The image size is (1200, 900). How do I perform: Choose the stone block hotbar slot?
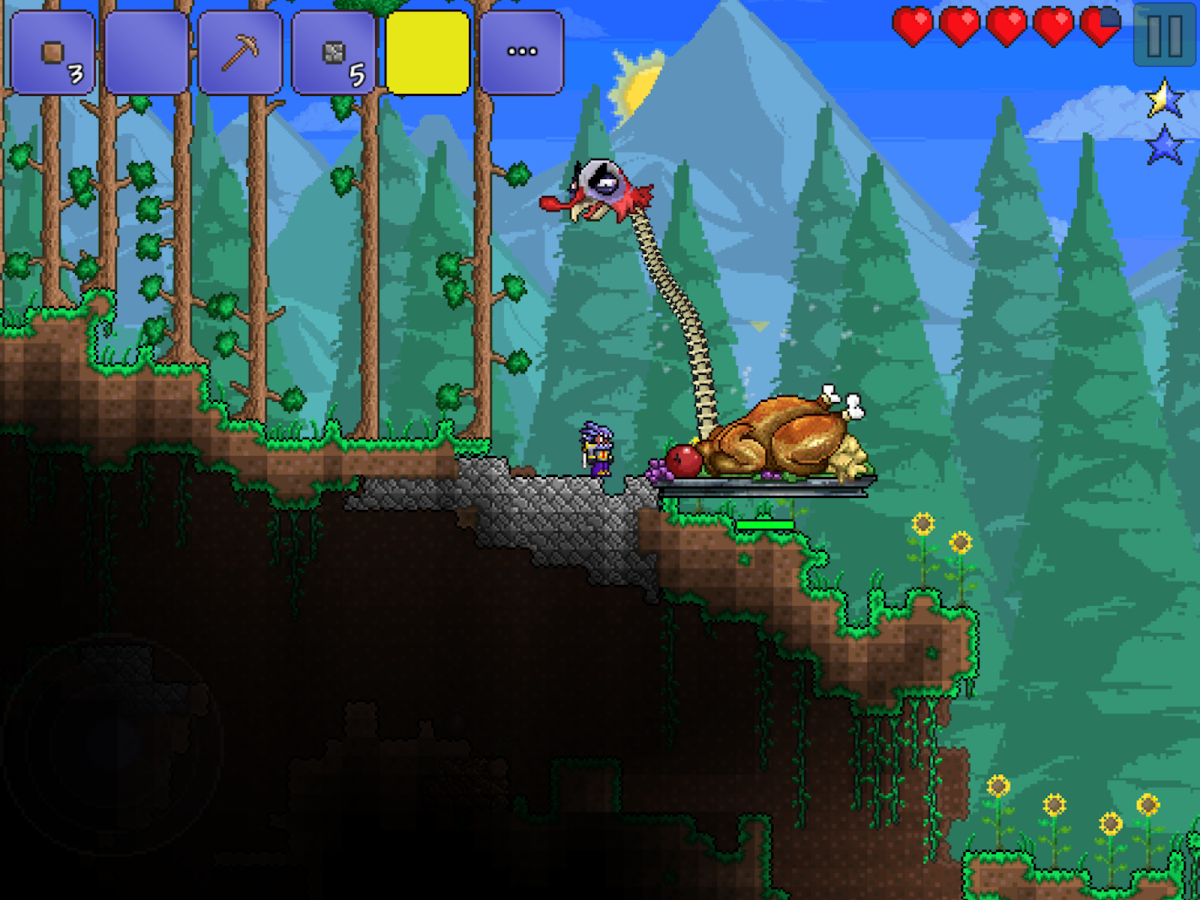[x=334, y=53]
